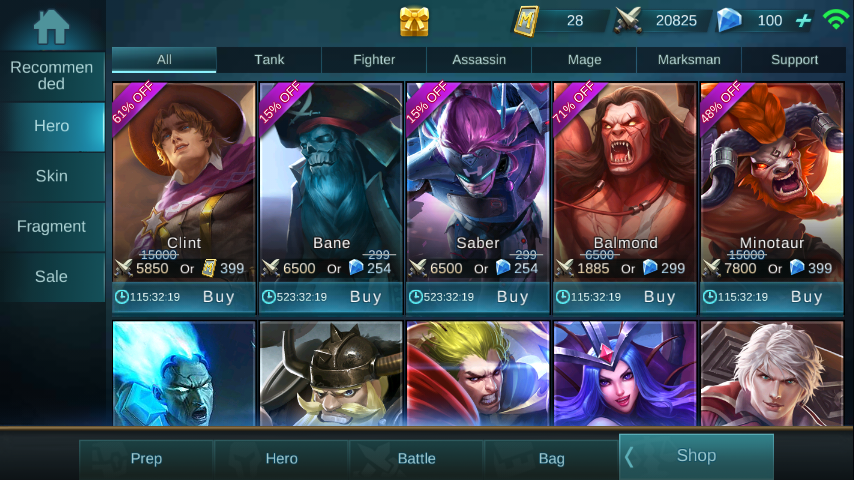Screen dimensions: 854x480
Task: Open the Sale section
Action: [52, 276]
